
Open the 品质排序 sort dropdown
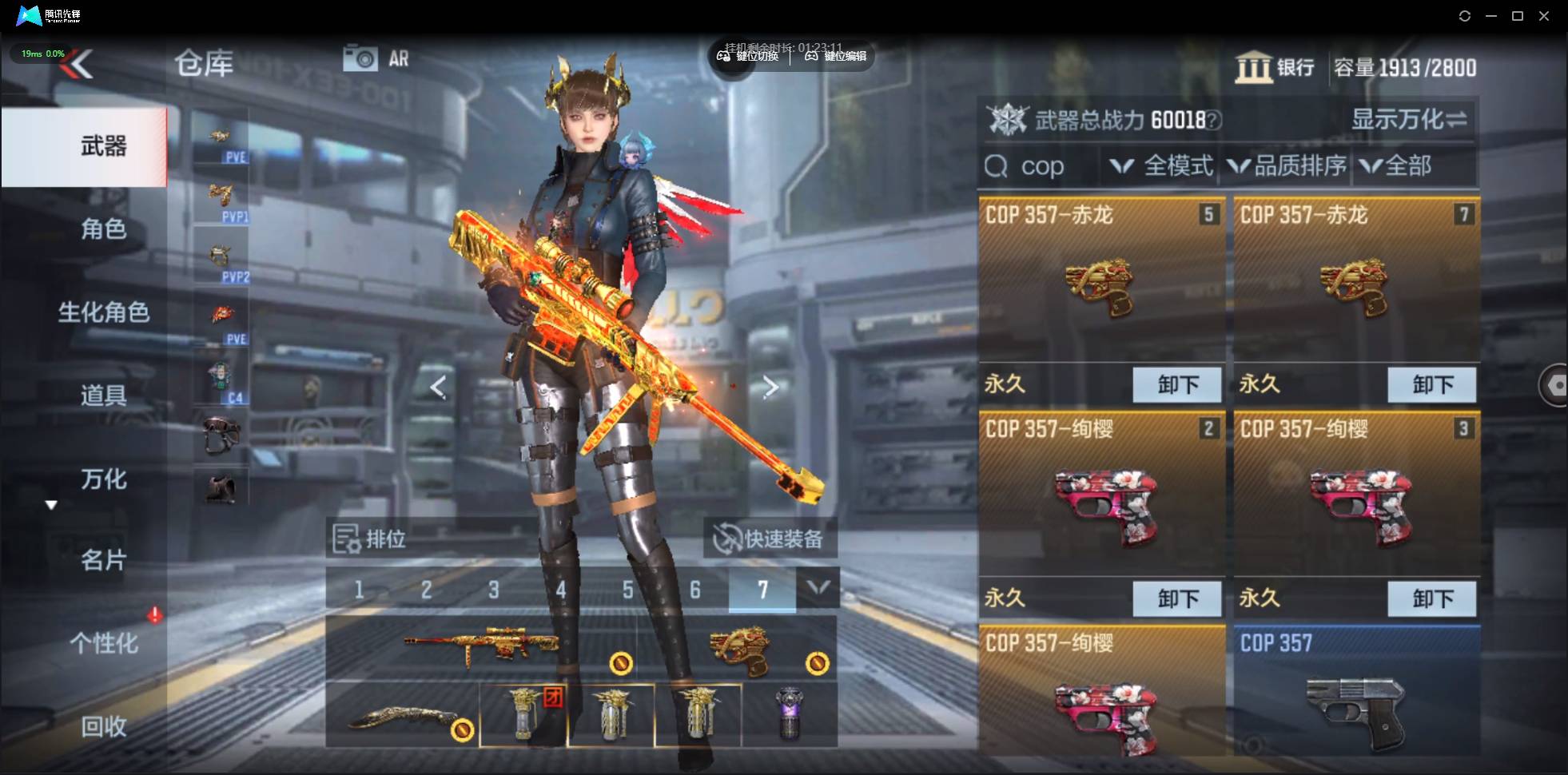[x=1287, y=166]
